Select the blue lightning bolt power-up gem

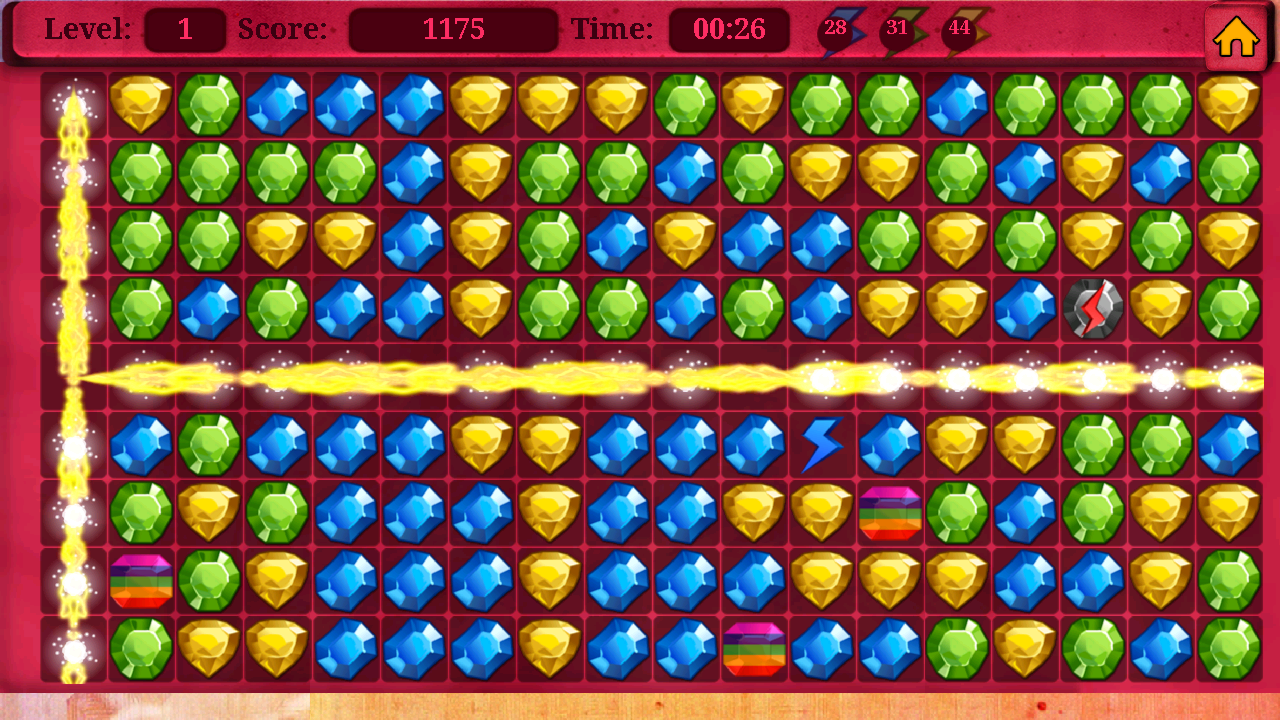coord(822,444)
